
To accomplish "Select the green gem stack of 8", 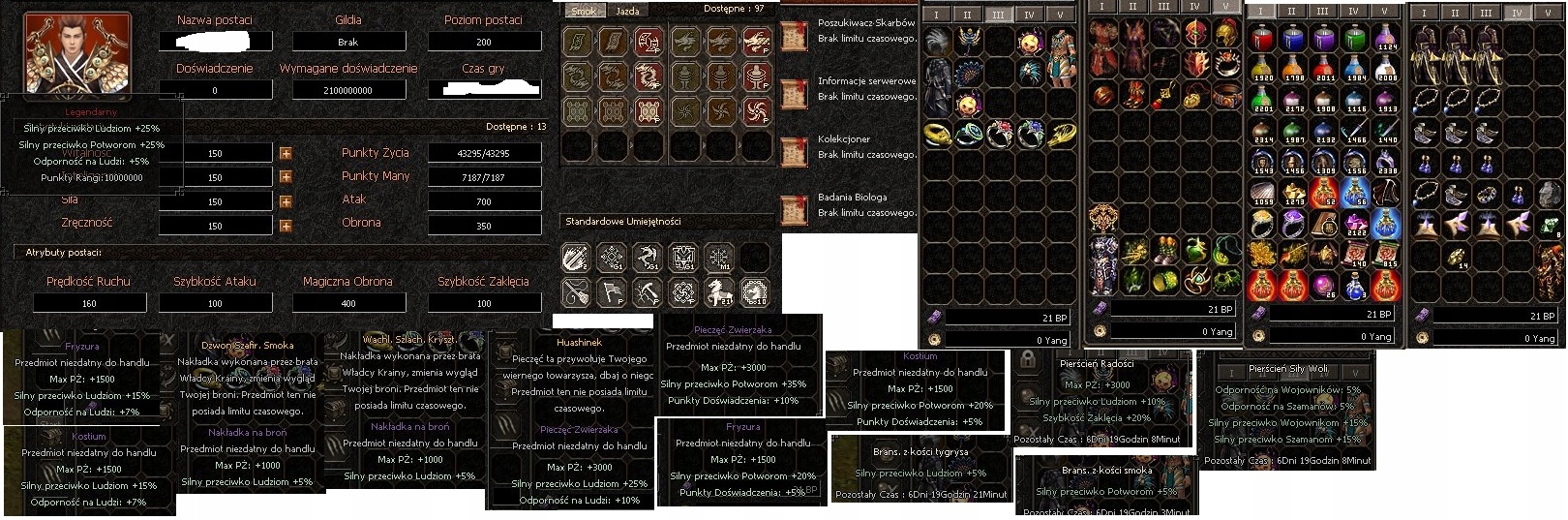I will [1549, 226].
